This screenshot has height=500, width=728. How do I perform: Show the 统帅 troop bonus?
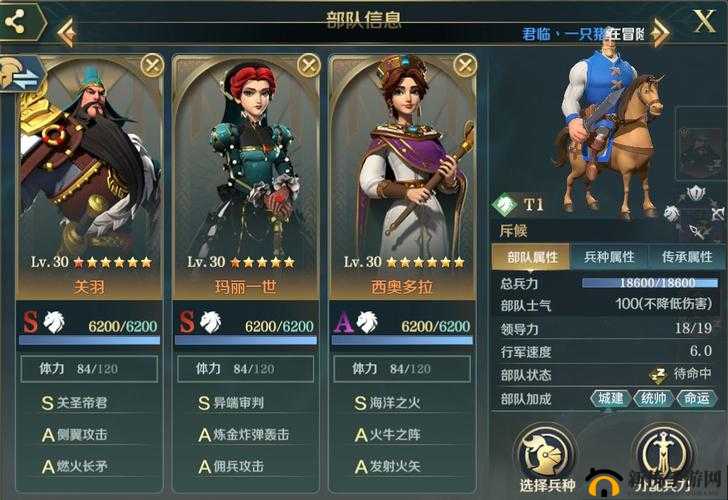653,398
